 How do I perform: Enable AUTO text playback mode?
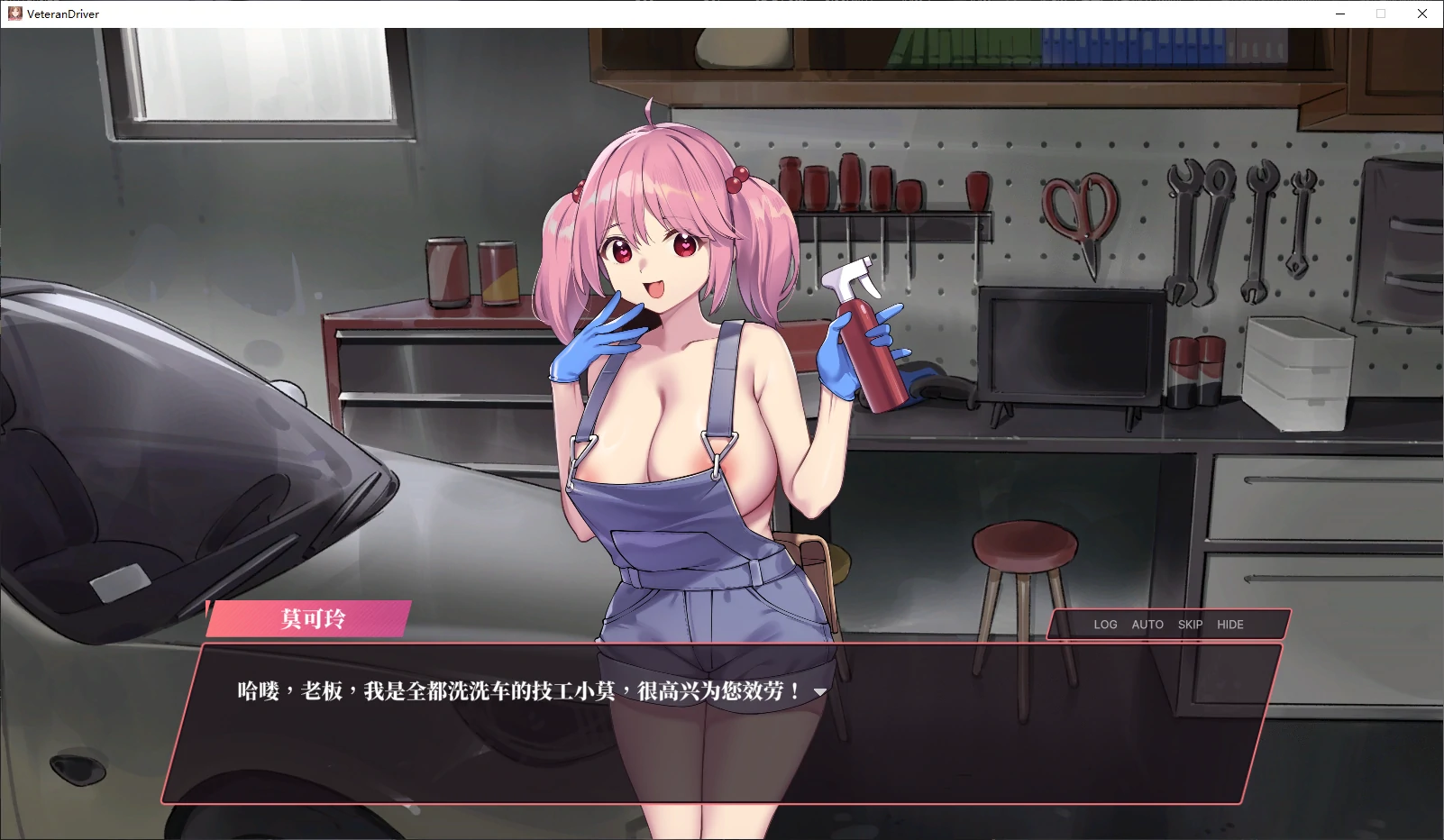click(1147, 624)
